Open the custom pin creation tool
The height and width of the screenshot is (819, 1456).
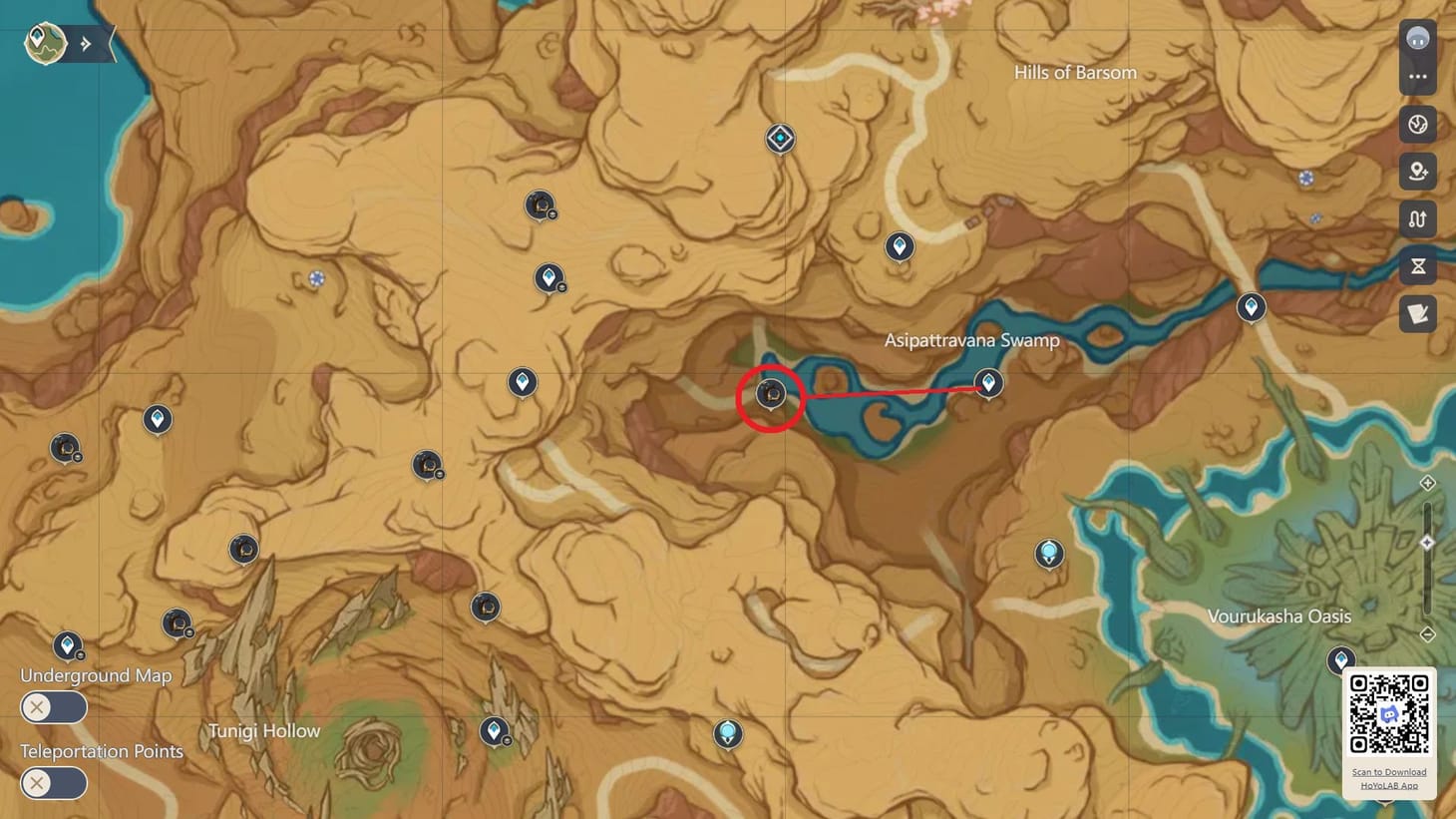[1417, 172]
